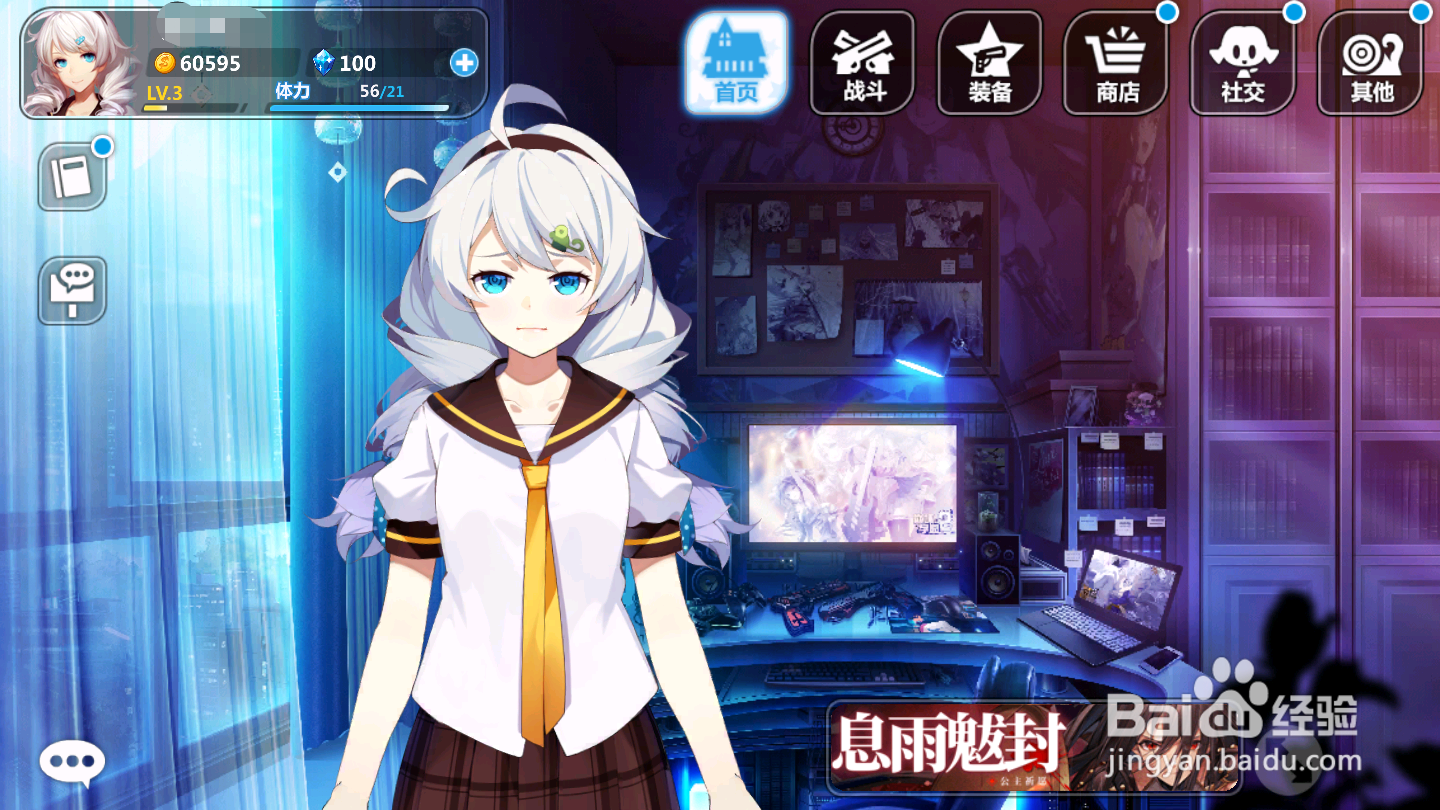Click the 体力 stamina progress bar
This screenshot has width=1440, height=810.
click(360, 107)
